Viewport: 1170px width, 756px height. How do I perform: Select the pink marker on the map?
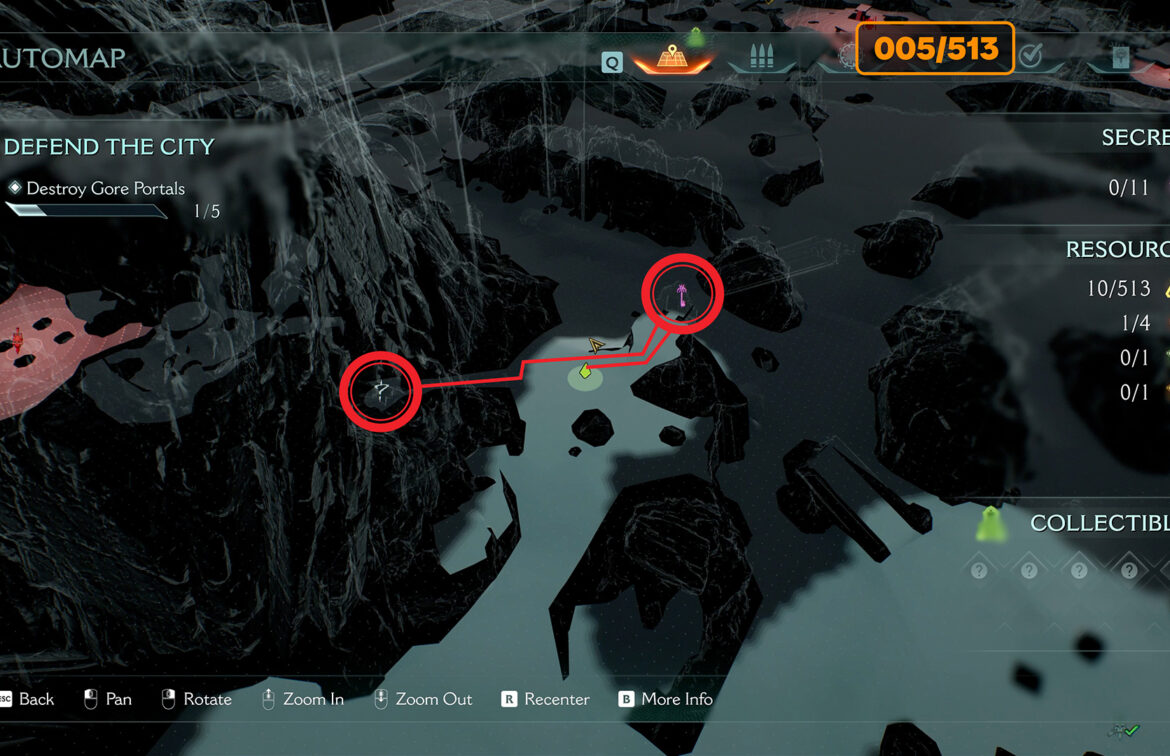(x=683, y=294)
